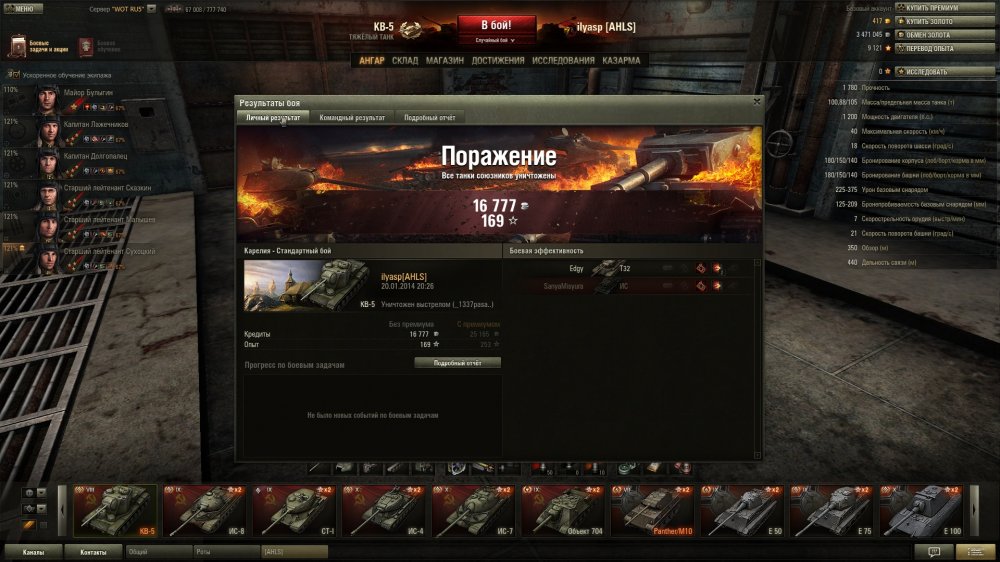Screen dimensions: 1000x562
Task: Open the МАГАЗИН tab
Action: point(445,60)
